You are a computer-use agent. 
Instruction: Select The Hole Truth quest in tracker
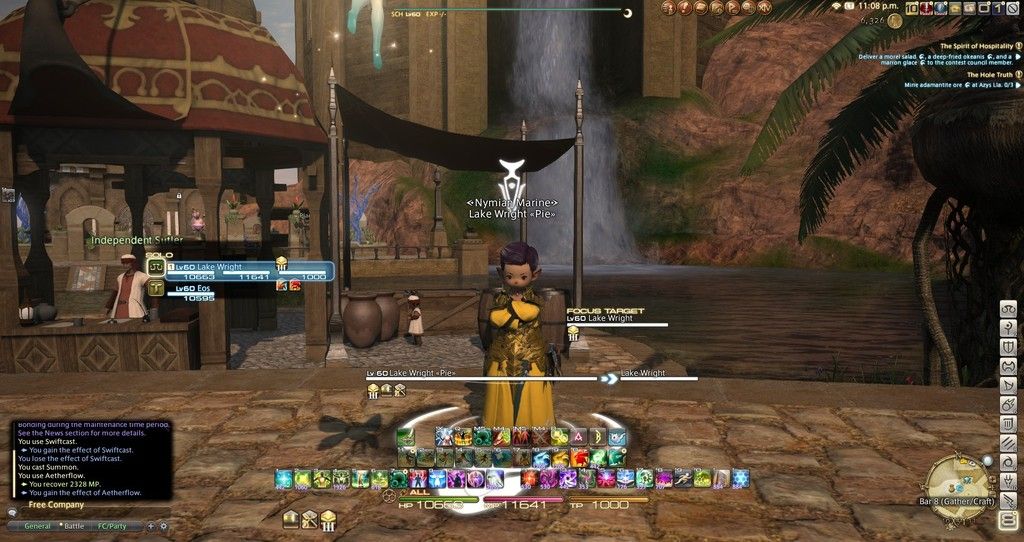coord(989,75)
